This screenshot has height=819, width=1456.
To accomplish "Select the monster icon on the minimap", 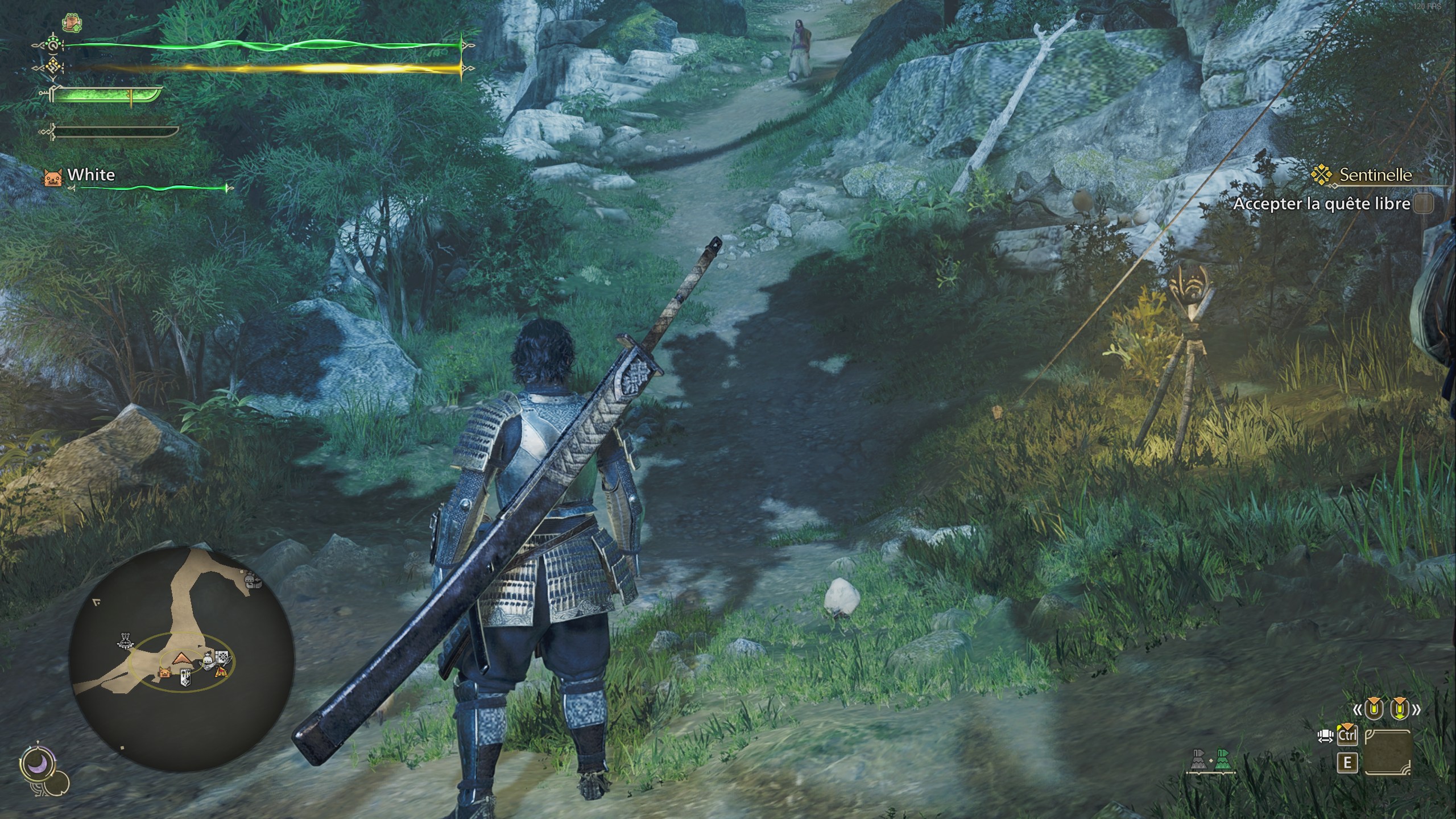I will point(125,640).
